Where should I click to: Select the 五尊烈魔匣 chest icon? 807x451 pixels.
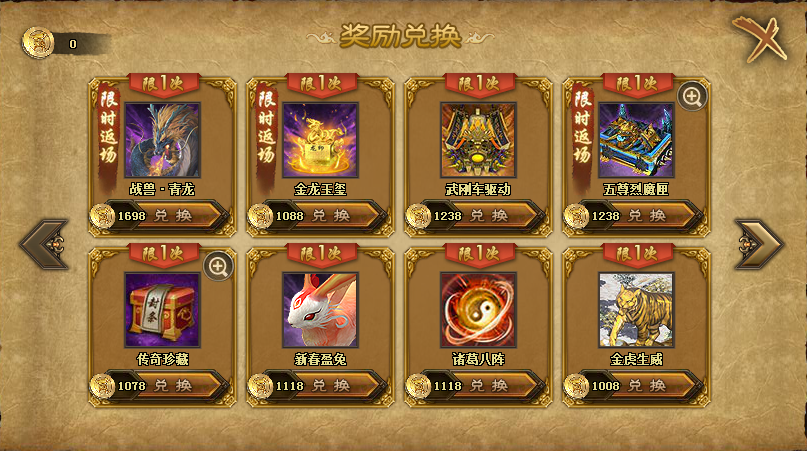[x=636, y=139]
